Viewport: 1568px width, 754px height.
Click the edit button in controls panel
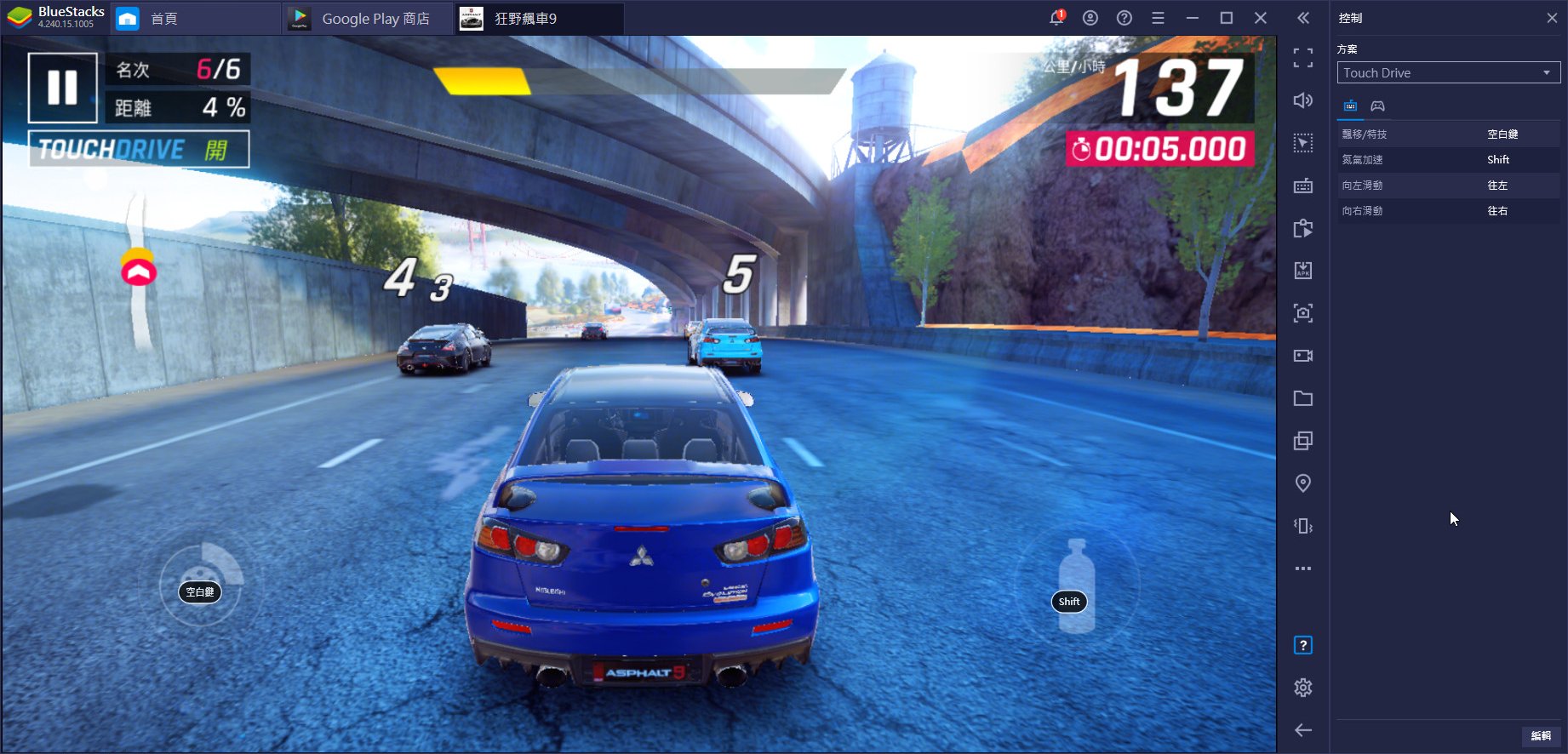tap(1540, 736)
